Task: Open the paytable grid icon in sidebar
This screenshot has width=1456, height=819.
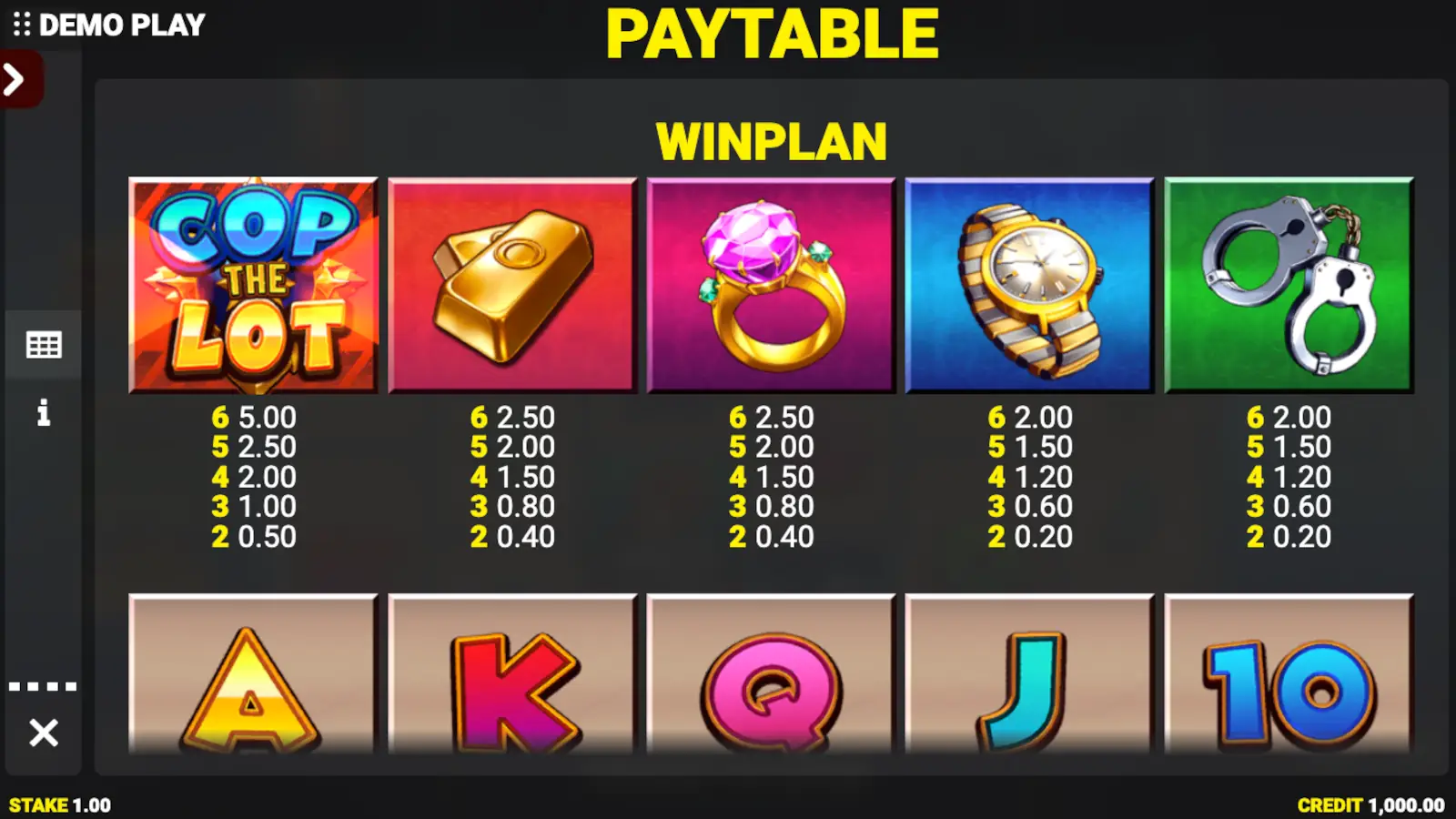Action: pyautogui.click(x=43, y=344)
